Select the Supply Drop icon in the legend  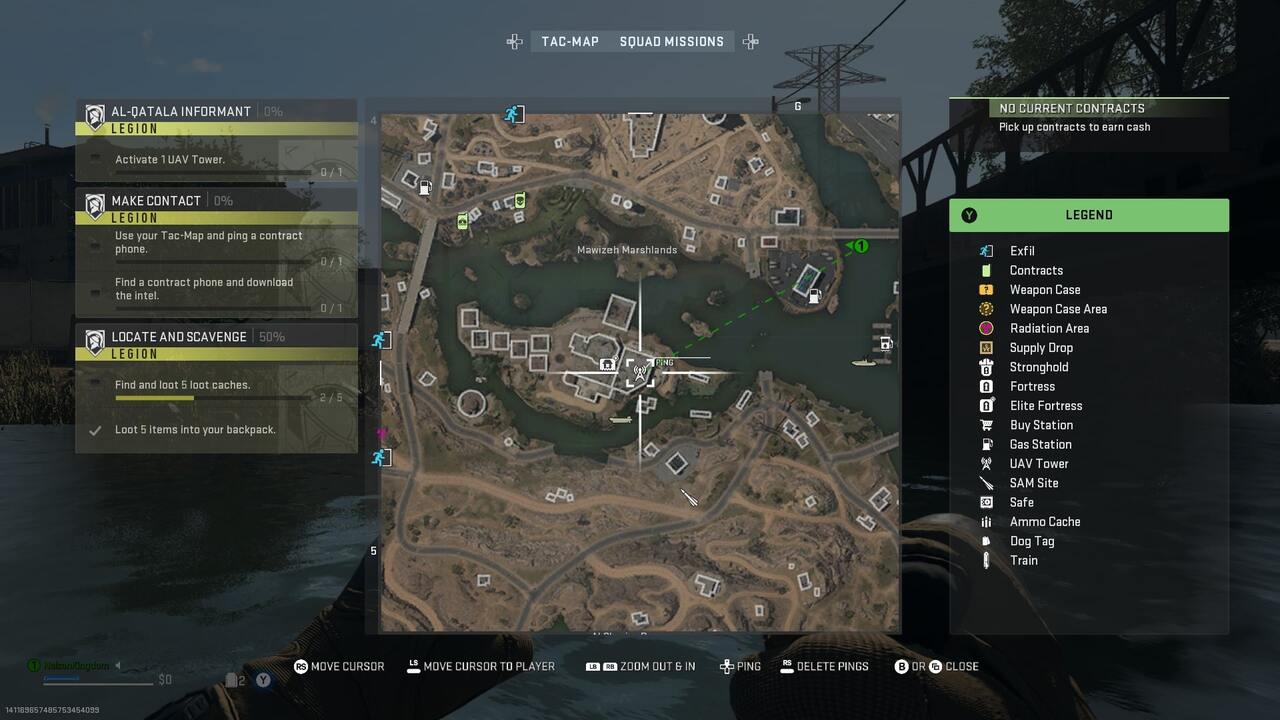(985, 347)
